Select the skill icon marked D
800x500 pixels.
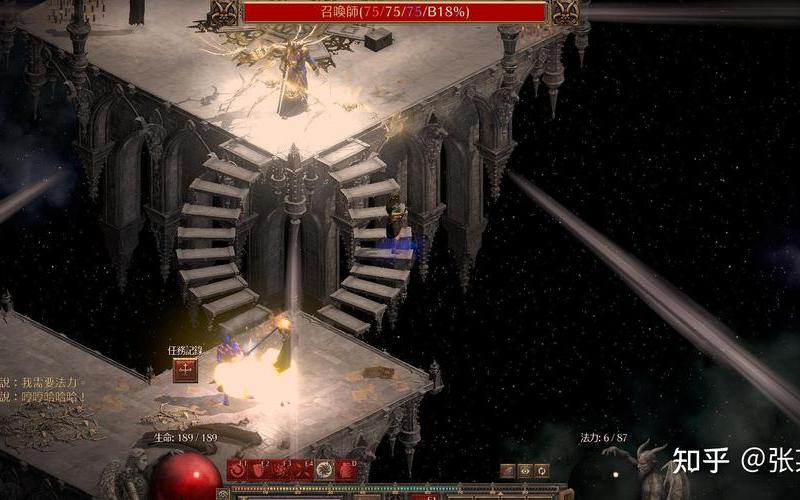click(x=346, y=470)
